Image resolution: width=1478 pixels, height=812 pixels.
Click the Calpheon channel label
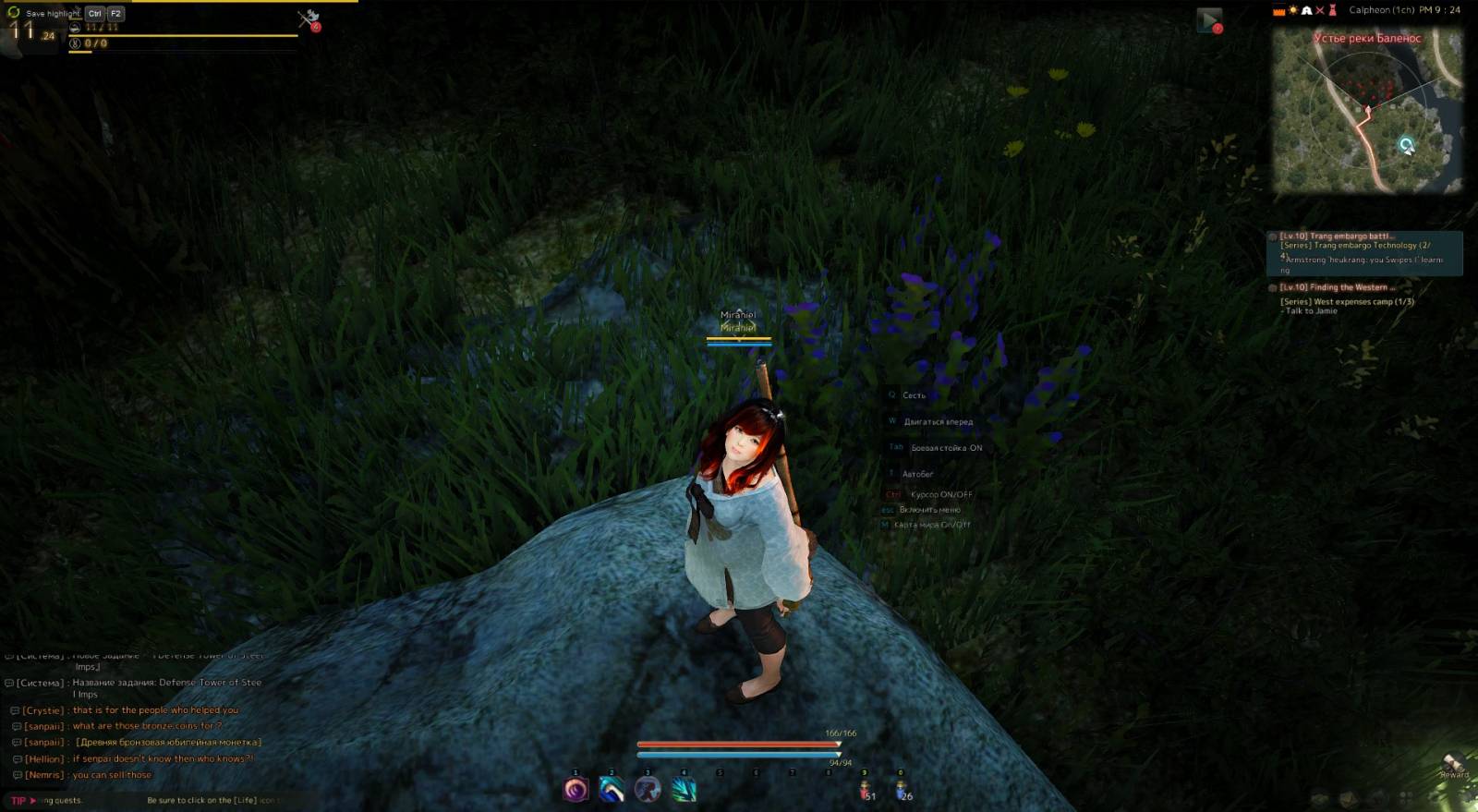coord(1382,10)
